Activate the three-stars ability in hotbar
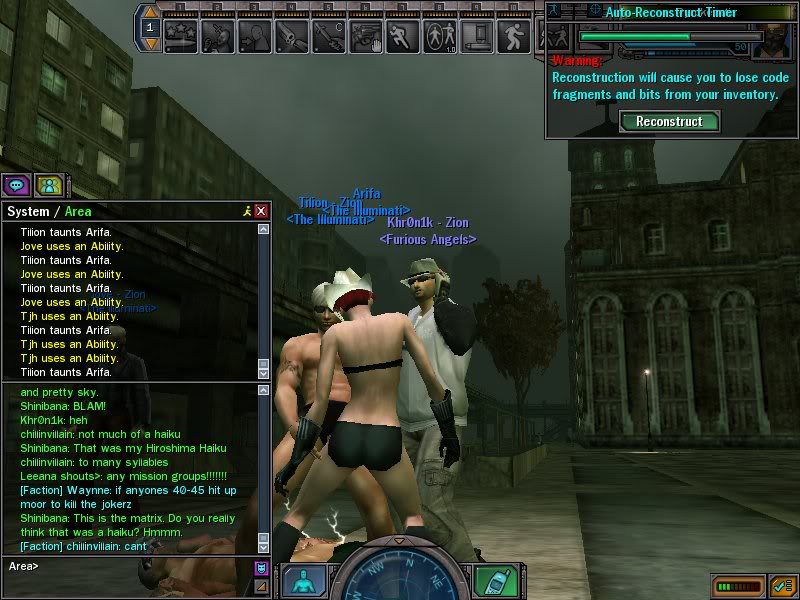 click(181, 36)
